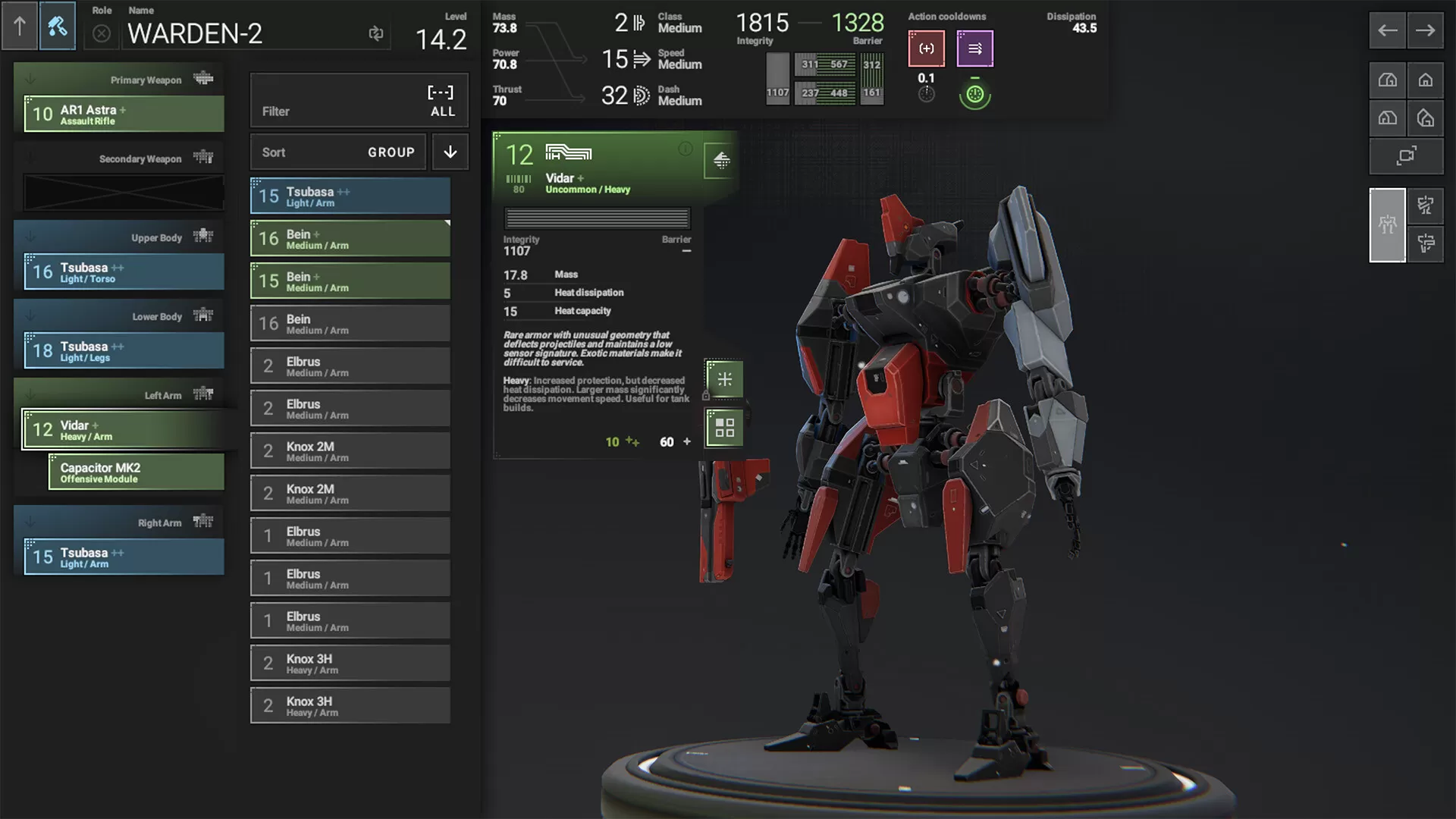
Task: Click the purple action cooldown icon
Action: [974, 49]
